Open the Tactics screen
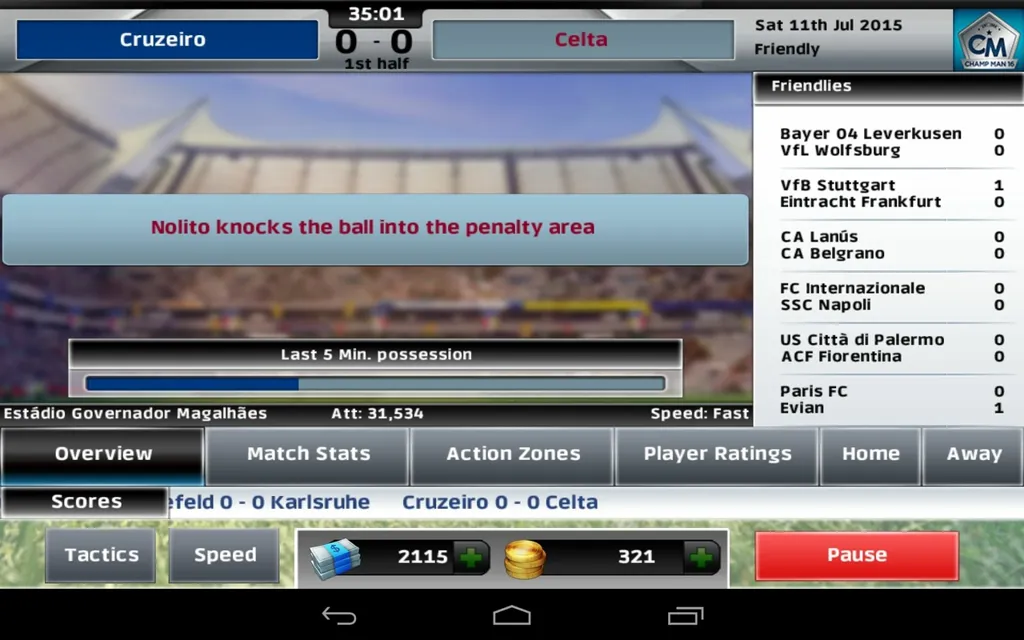 (101, 556)
